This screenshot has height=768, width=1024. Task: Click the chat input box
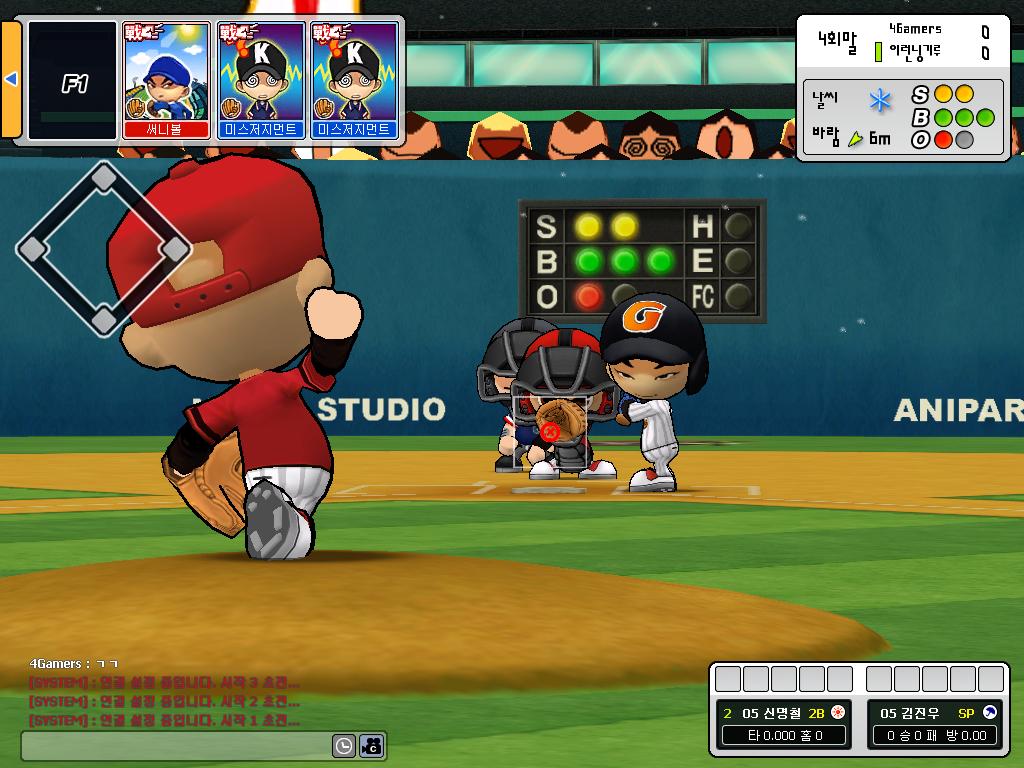(x=176, y=745)
